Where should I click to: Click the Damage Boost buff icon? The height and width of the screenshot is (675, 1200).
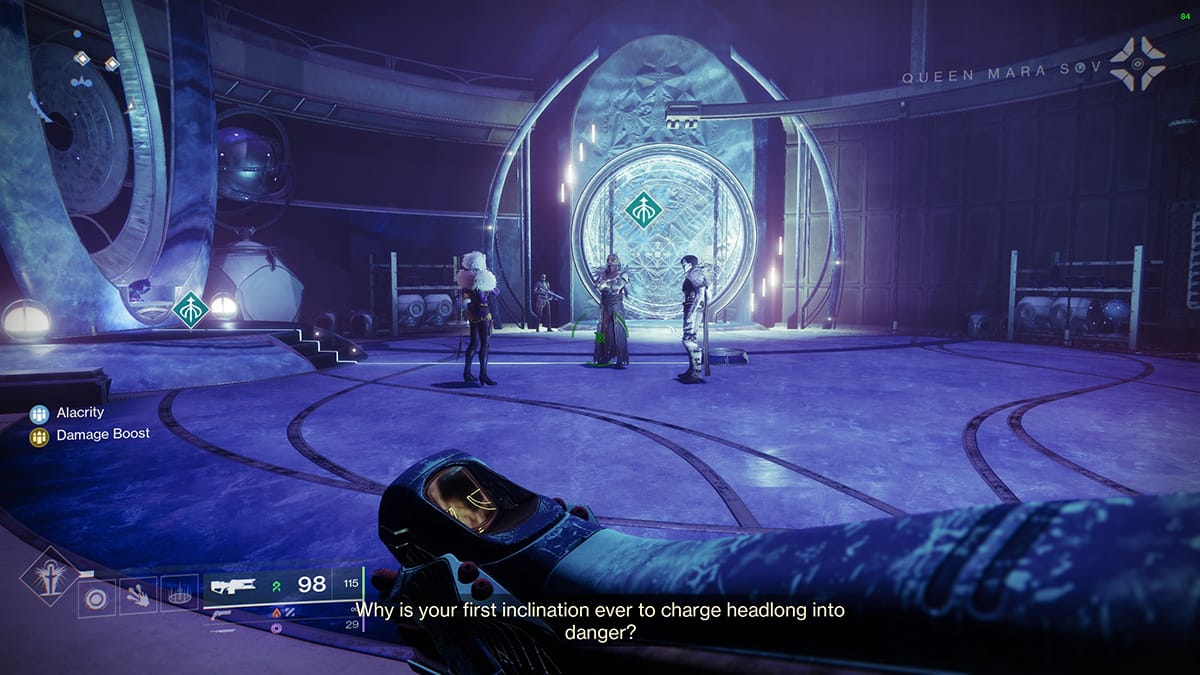(40, 435)
